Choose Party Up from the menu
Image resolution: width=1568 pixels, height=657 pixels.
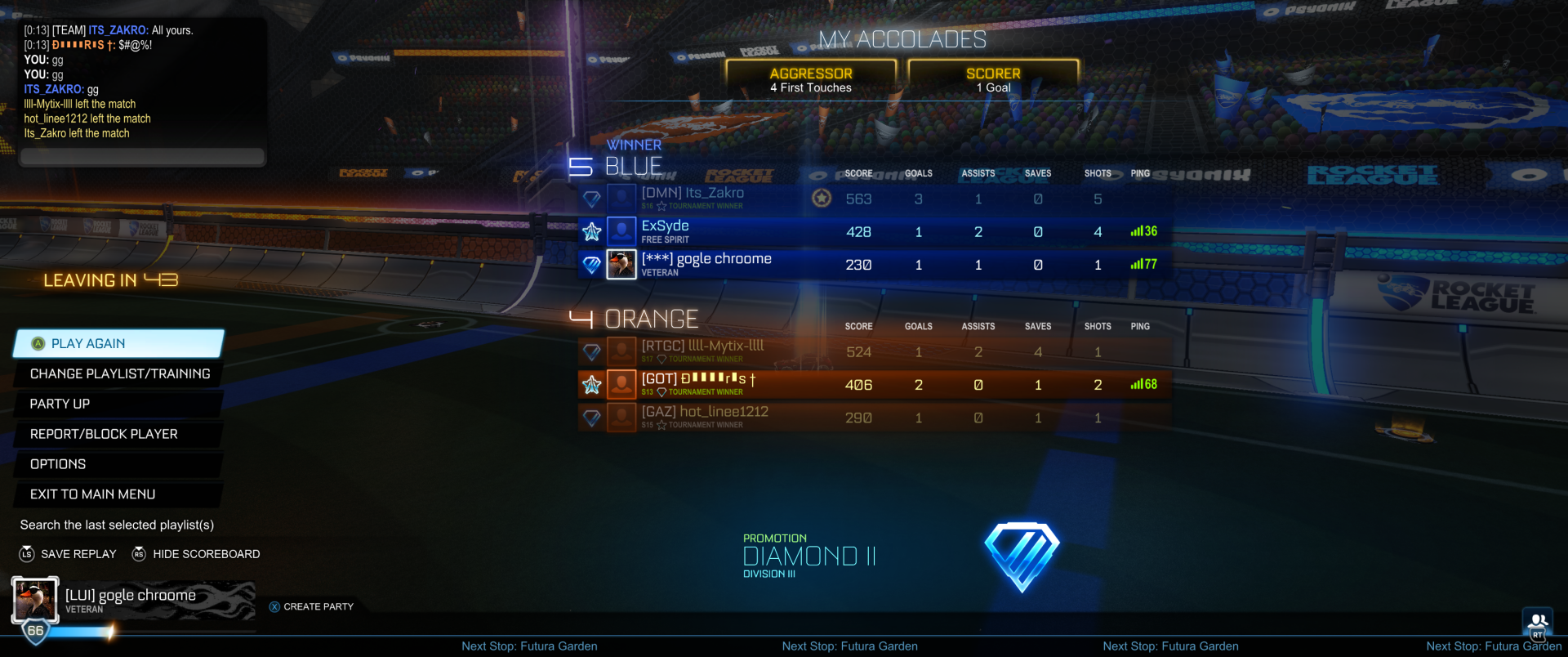[60, 403]
